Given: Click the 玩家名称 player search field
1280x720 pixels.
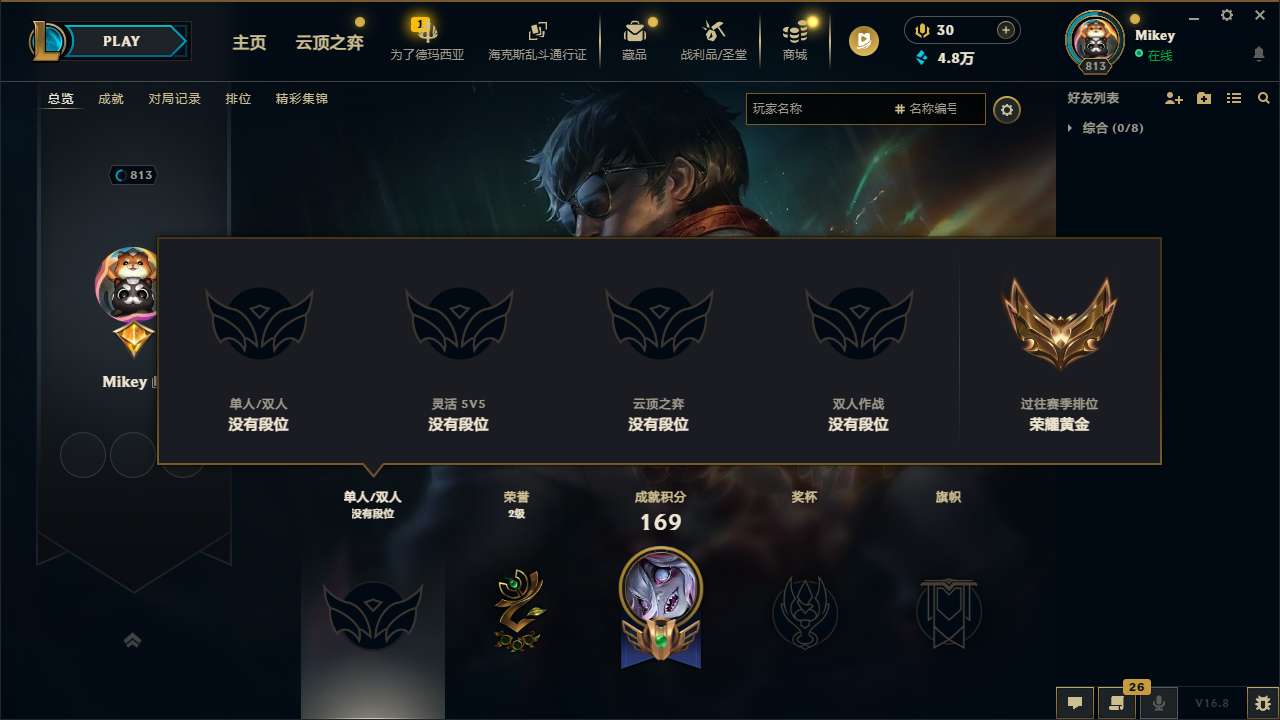Looking at the screenshot, I should pos(820,109).
